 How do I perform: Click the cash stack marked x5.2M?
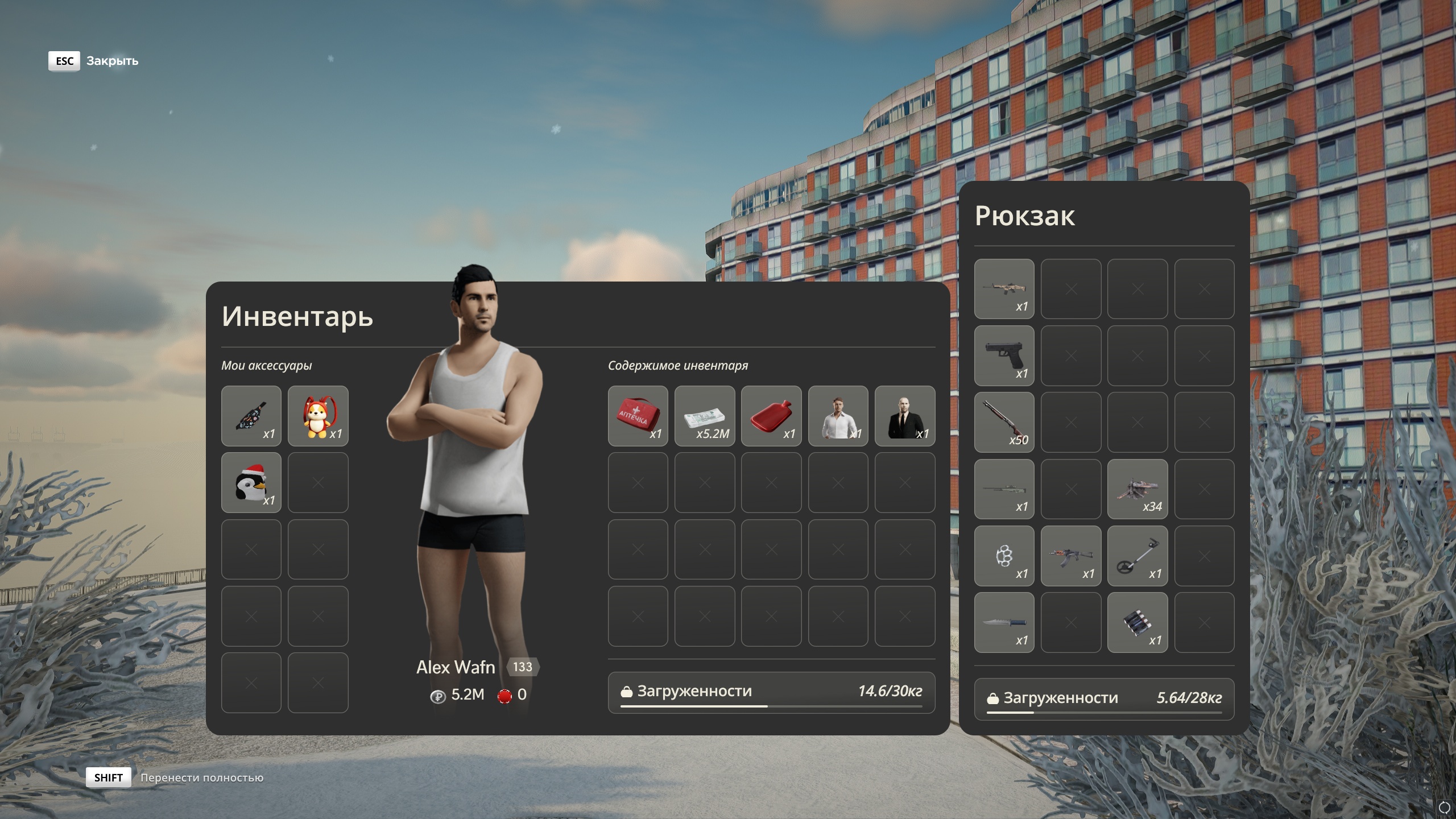coord(704,416)
